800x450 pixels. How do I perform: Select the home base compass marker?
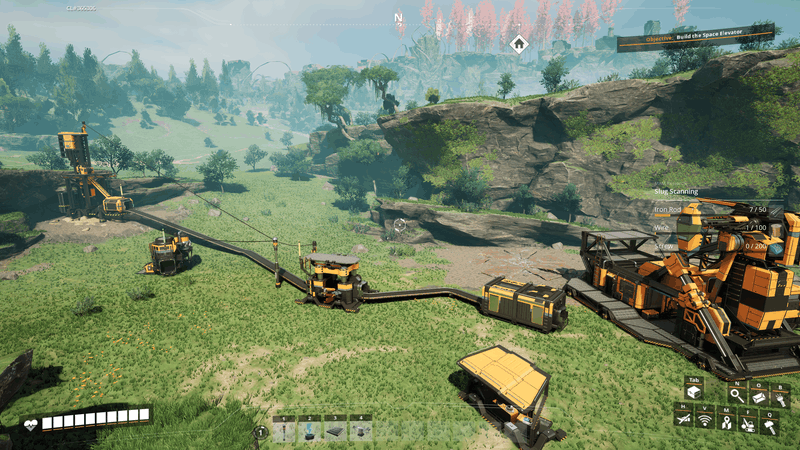(x=518, y=43)
